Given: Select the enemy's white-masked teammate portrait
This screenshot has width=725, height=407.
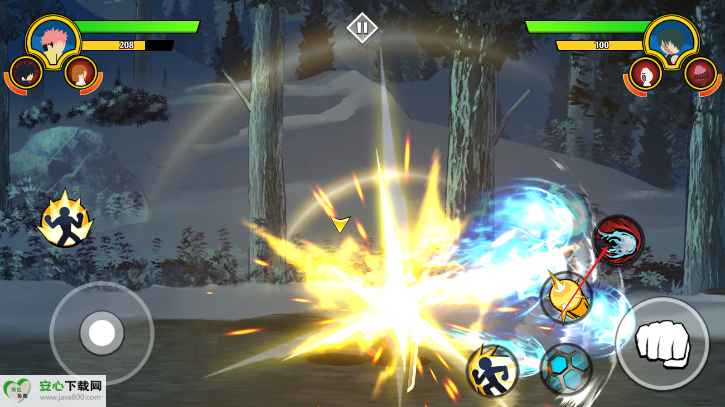Looking at the screenshot, I should tap(645, 72).
